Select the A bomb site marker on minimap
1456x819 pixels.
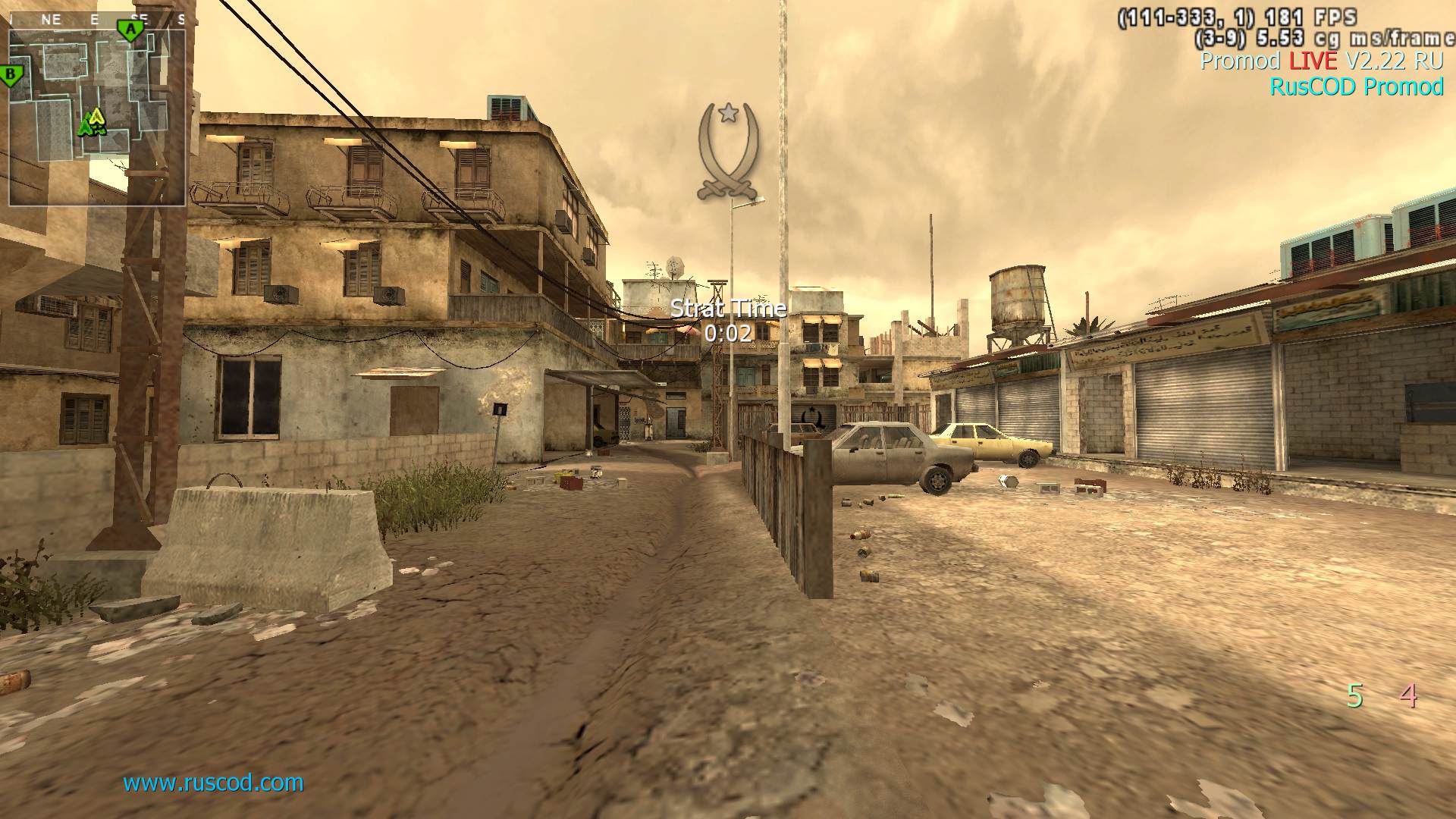(x=130, y=30)
